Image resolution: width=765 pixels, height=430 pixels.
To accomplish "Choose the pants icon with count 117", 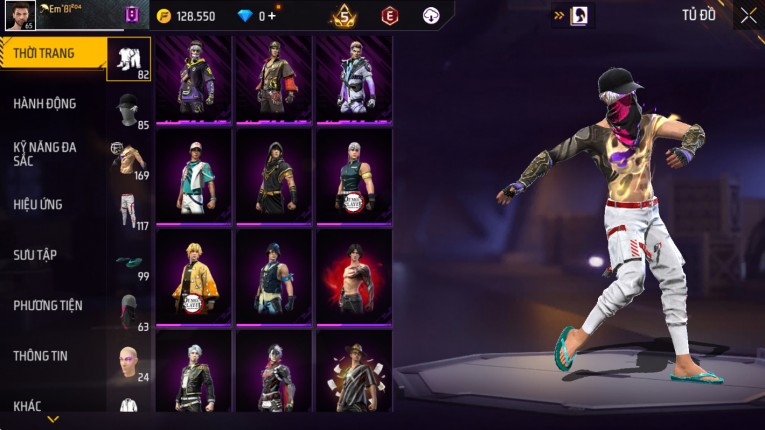I will pyautogui.click(x=127, y=209).
